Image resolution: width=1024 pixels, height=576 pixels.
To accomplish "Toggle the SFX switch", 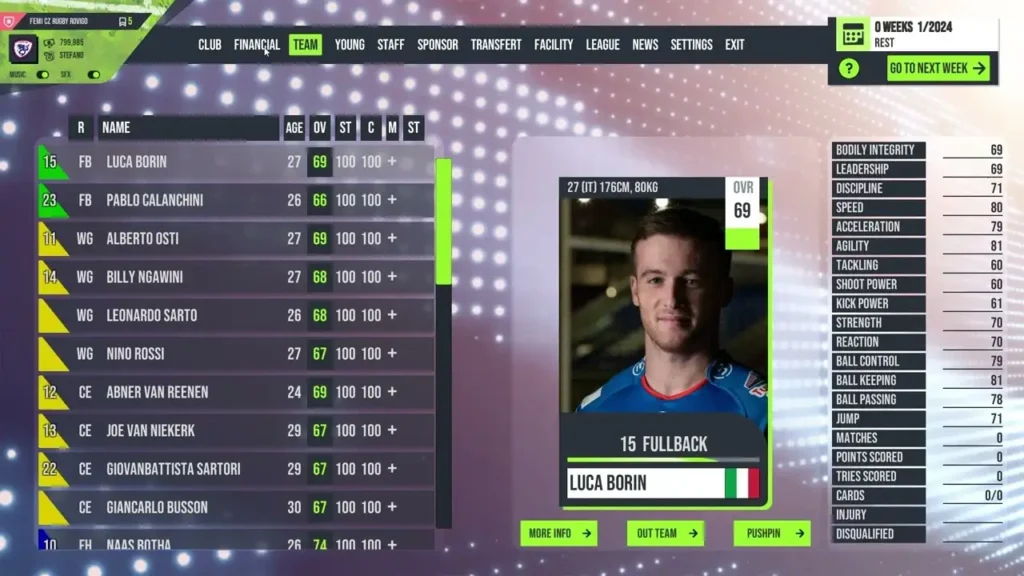I will pos(94,74).
